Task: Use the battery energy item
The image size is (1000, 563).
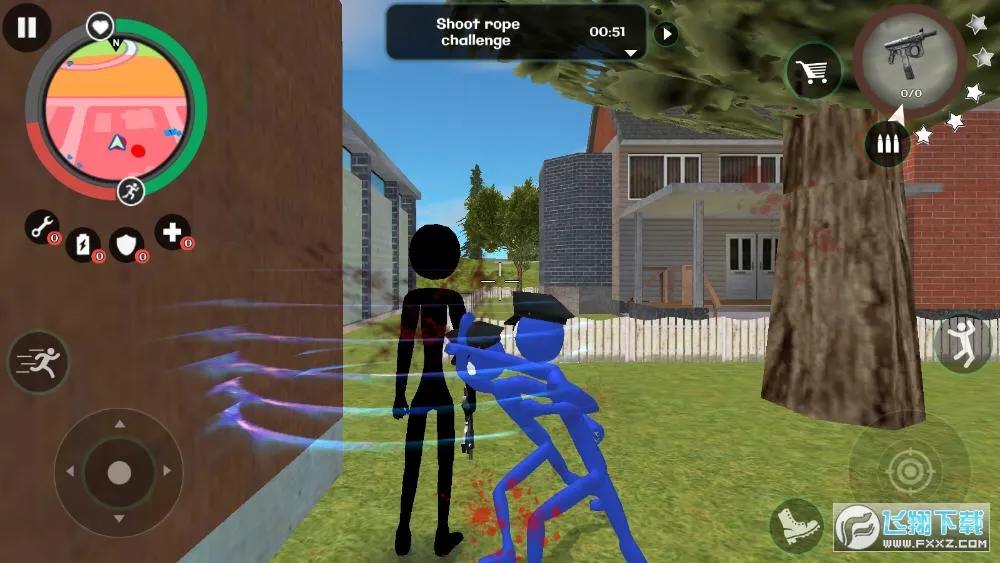Action: click(x=84, y=242)
